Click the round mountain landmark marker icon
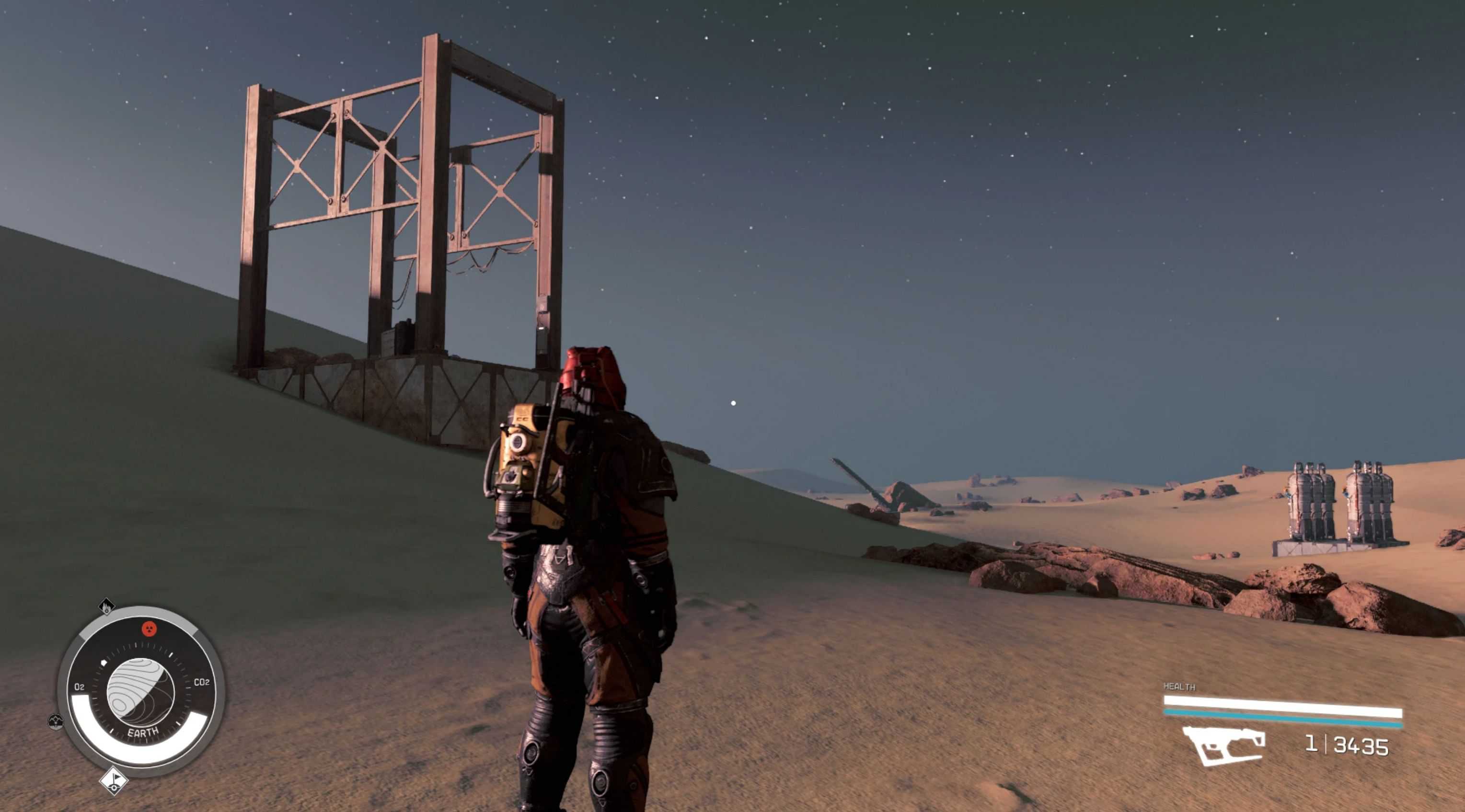 click(55, 721)
